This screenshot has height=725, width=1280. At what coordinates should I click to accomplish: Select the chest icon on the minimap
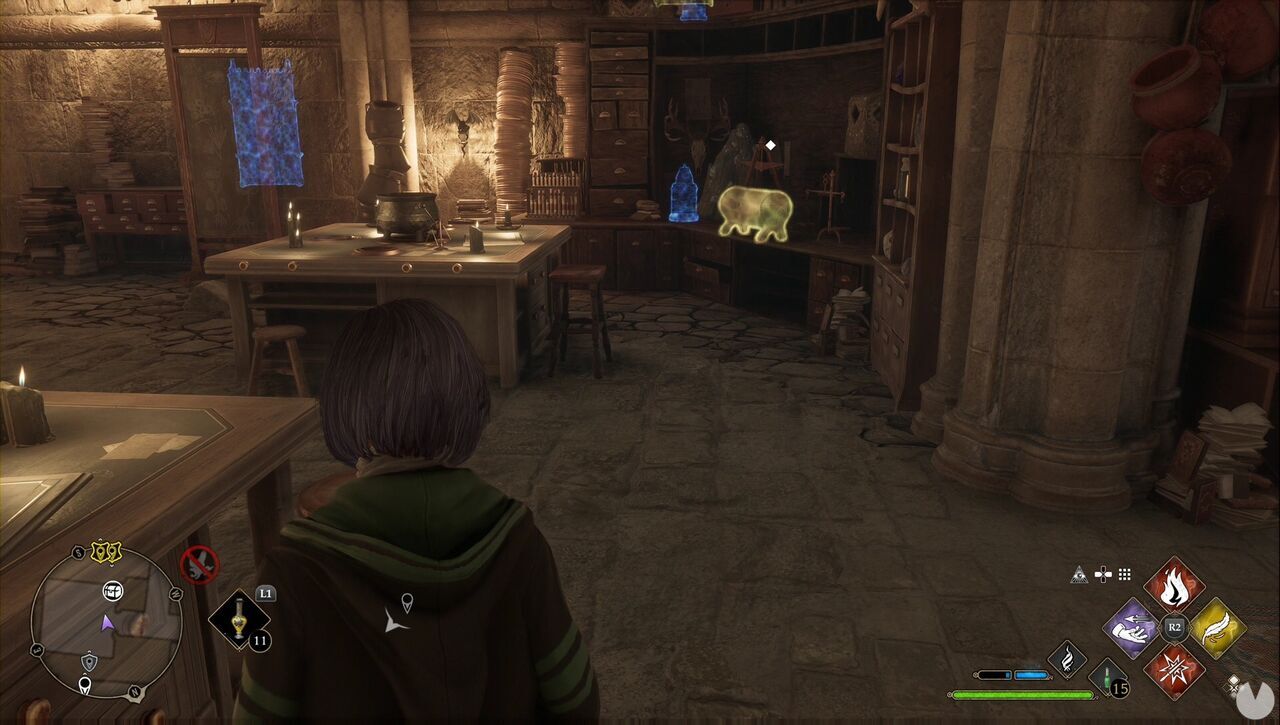(x=111, y=592)
